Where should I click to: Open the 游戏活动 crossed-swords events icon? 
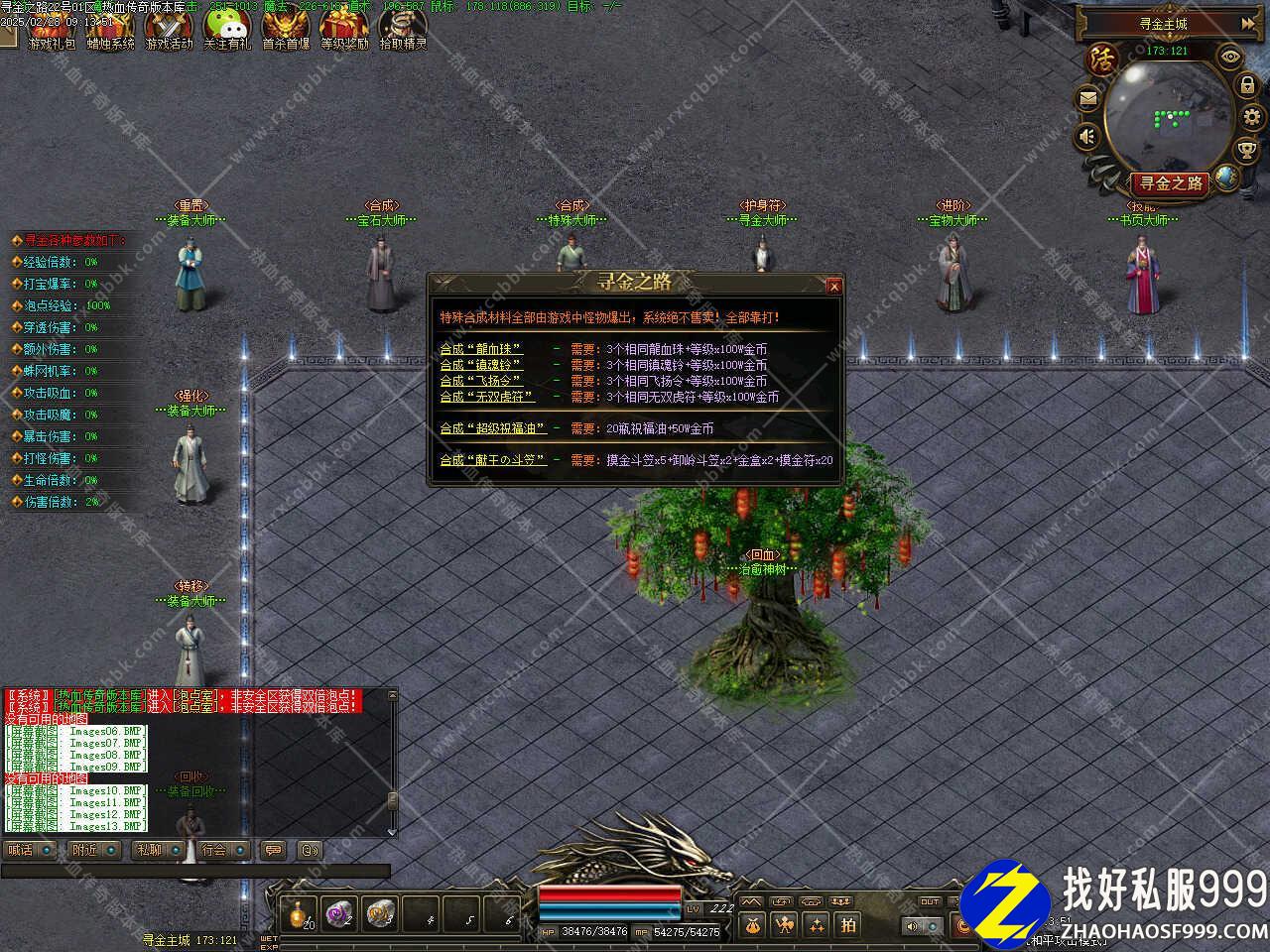169,28
